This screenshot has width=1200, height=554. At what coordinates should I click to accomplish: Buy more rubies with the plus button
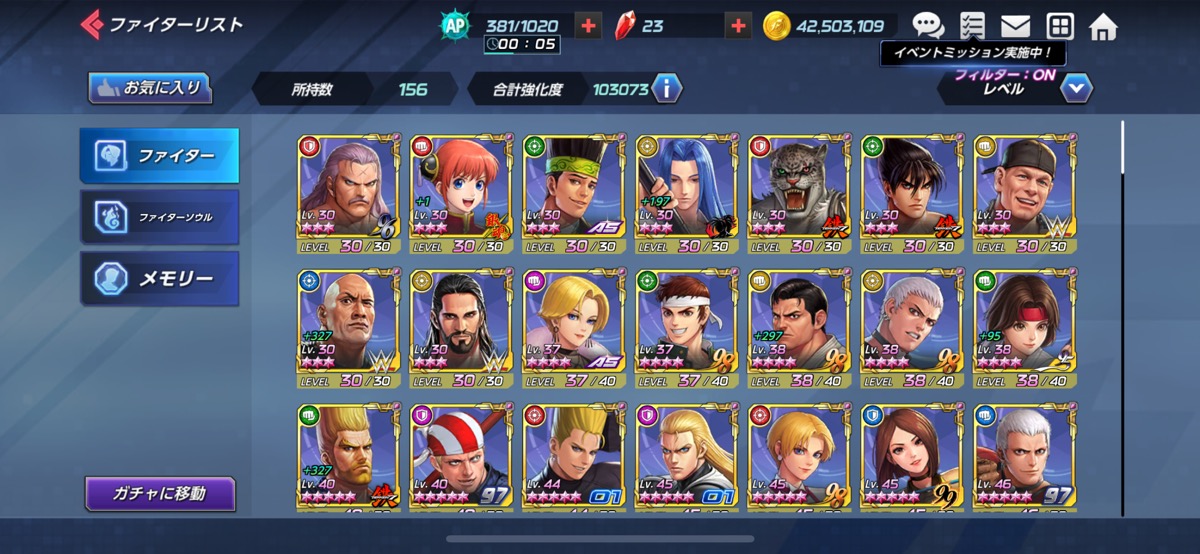[x=738, y=26]
